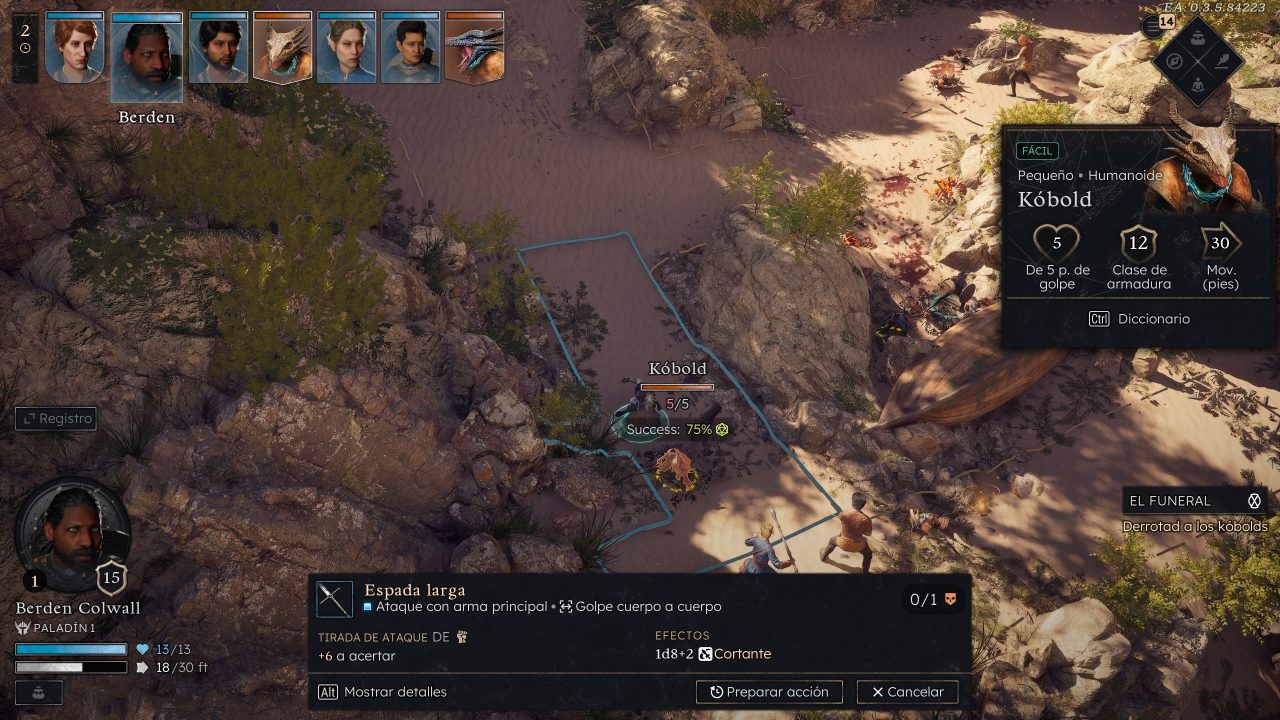Open Berden Colwall's large character portrait
This screenshot has height=720, width=1280.
[x=72, y=535]
